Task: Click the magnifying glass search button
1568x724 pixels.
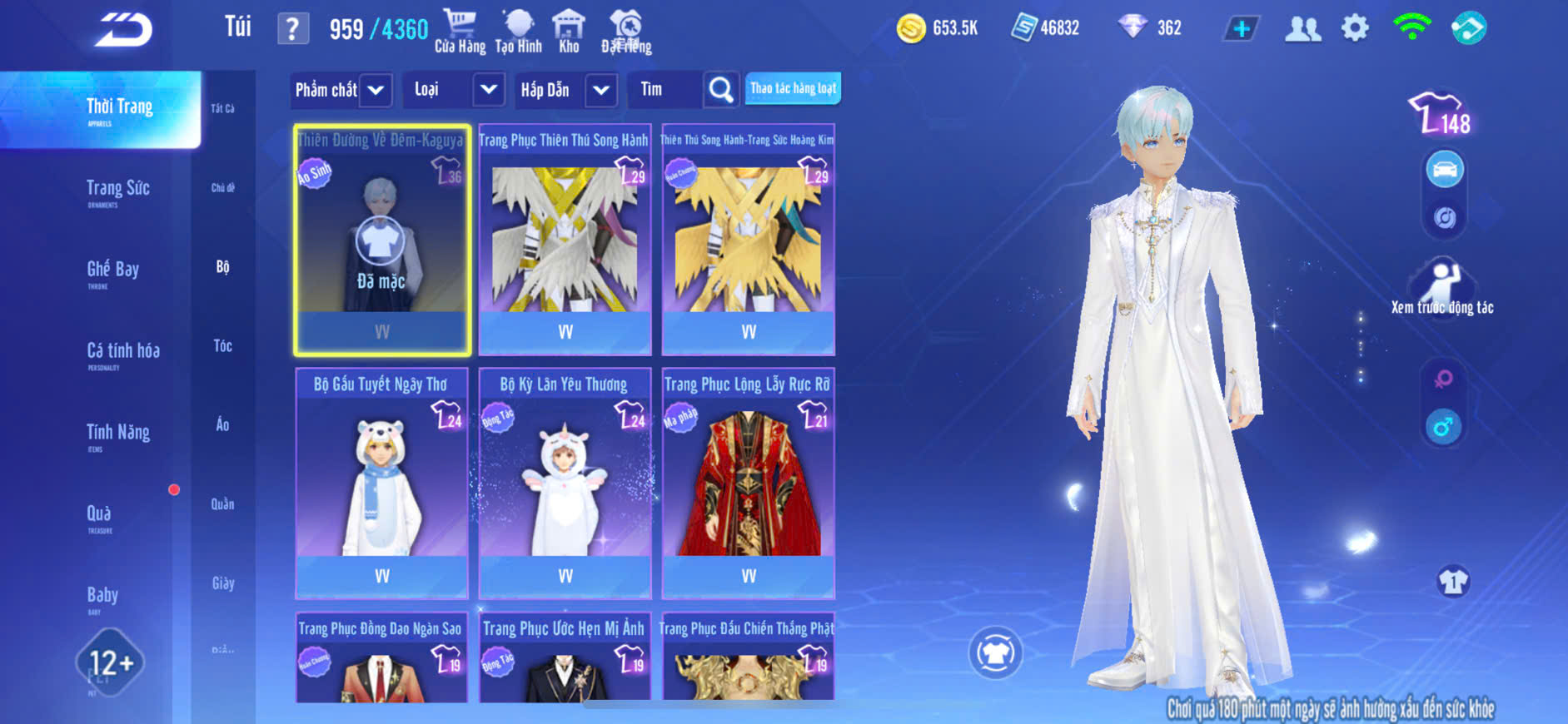Action: point(721,90)
